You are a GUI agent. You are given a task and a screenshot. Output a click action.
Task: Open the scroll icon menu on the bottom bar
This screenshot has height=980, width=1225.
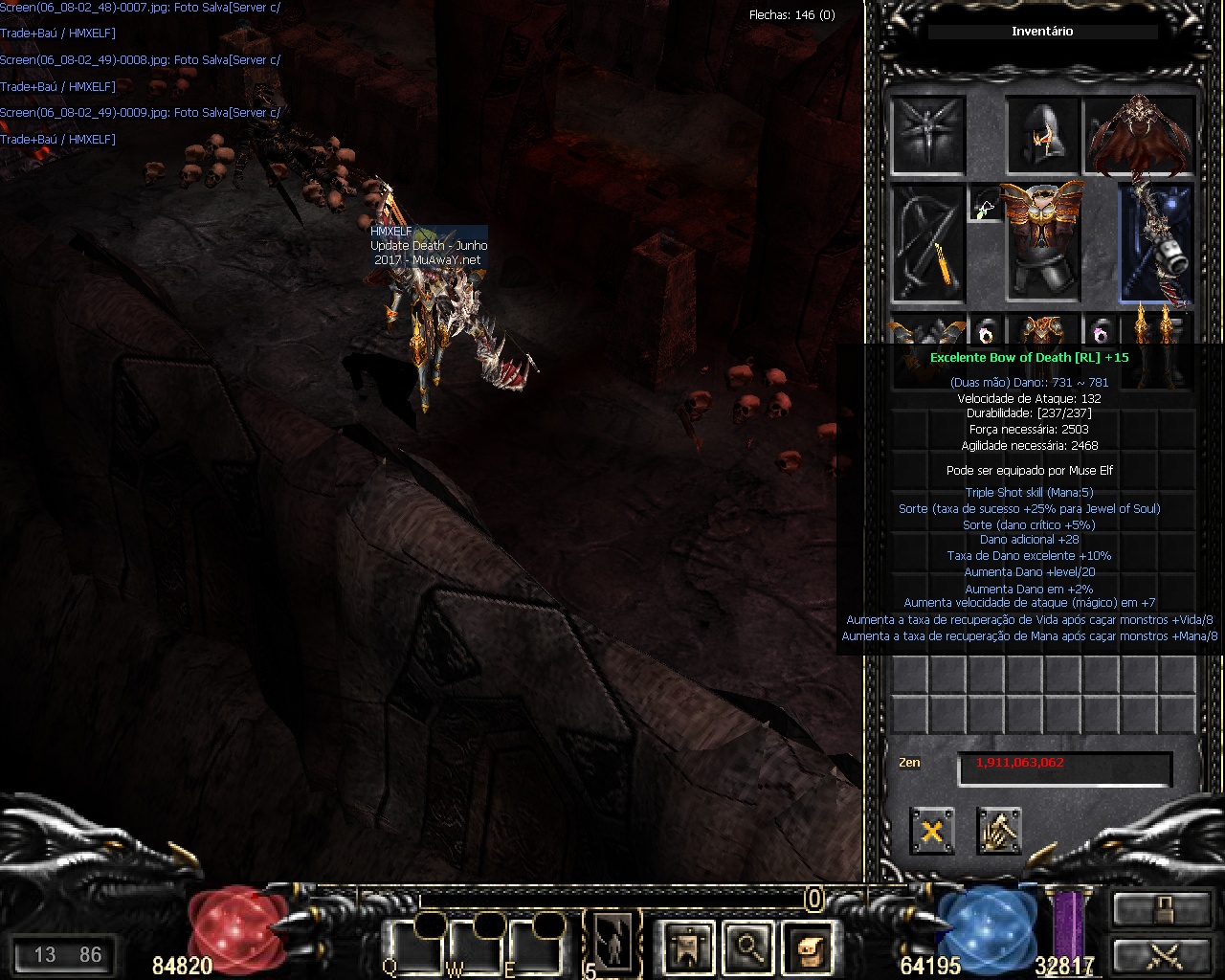(812, 947)
